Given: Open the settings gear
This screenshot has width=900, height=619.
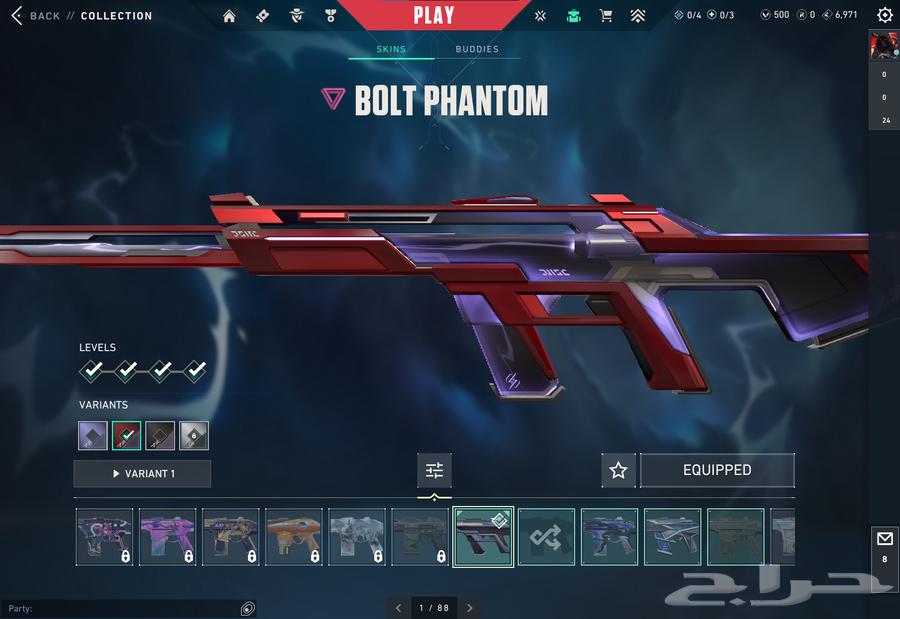Looking at the screenshot, I should [884, 15].
